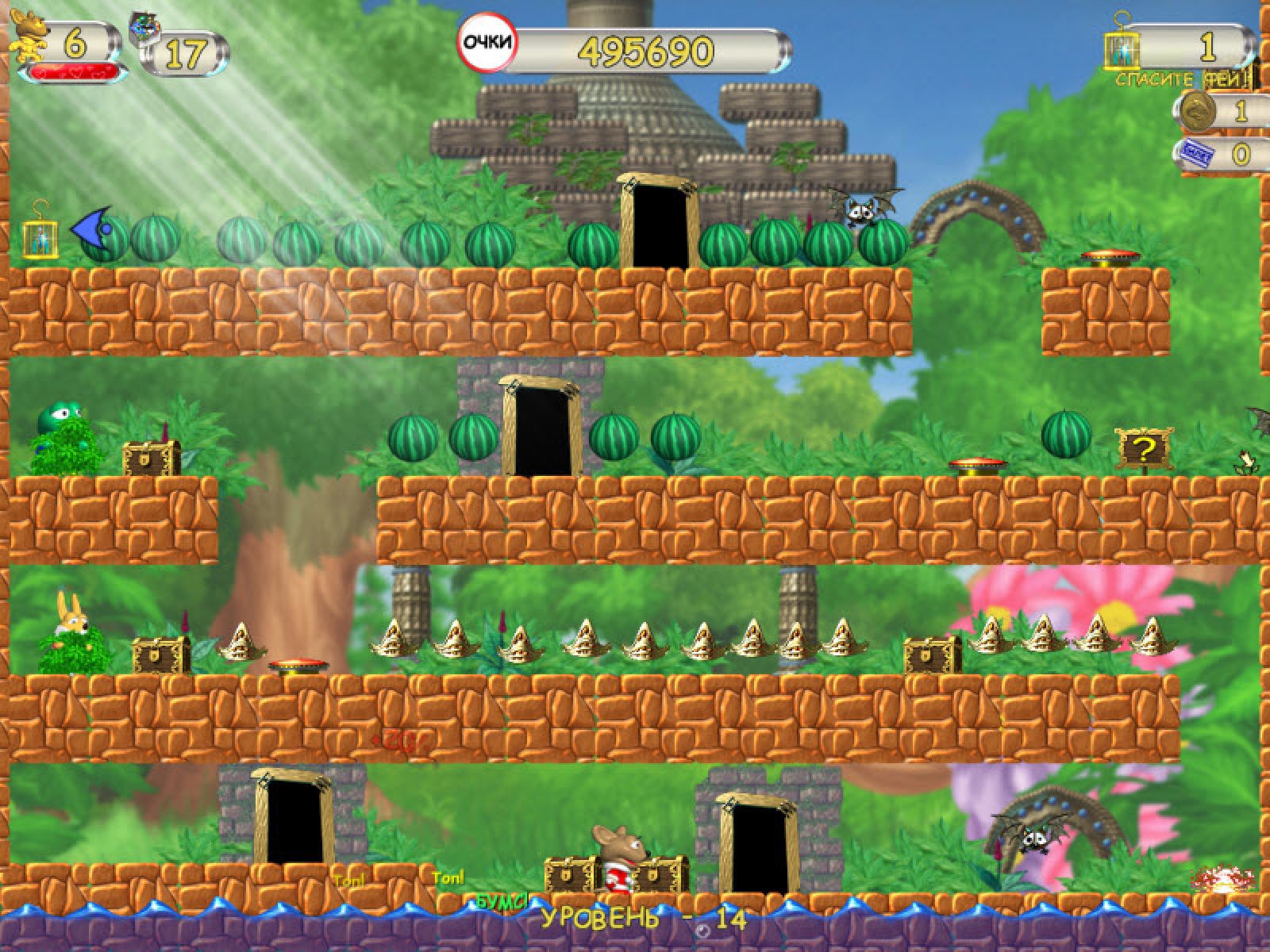Screen dimensions: 1270x952
Task: Select the round ОЧКИ score badge
Action: pos(487,44)
